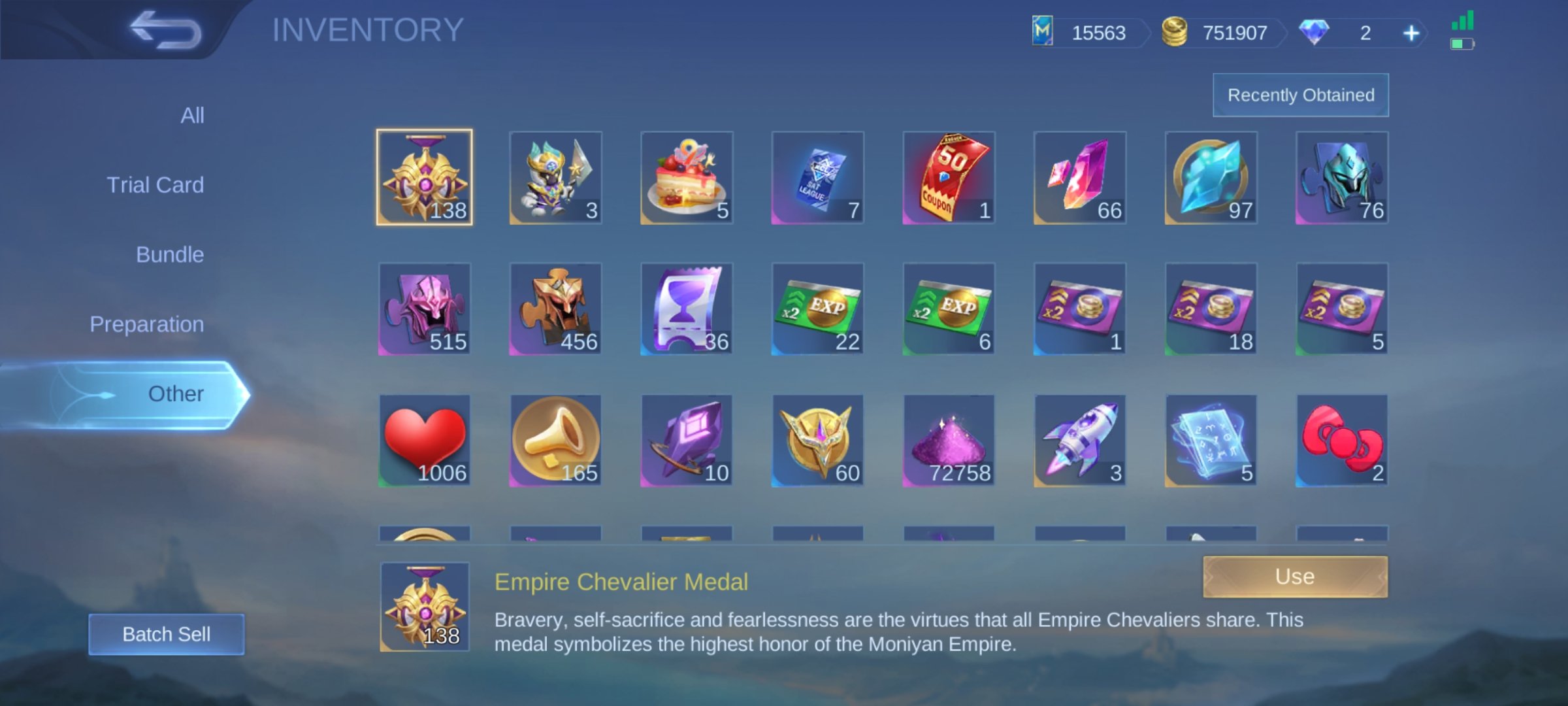Select the strawberry cake item
Screen dimensions: 1568x706
(x=686, y=176)
